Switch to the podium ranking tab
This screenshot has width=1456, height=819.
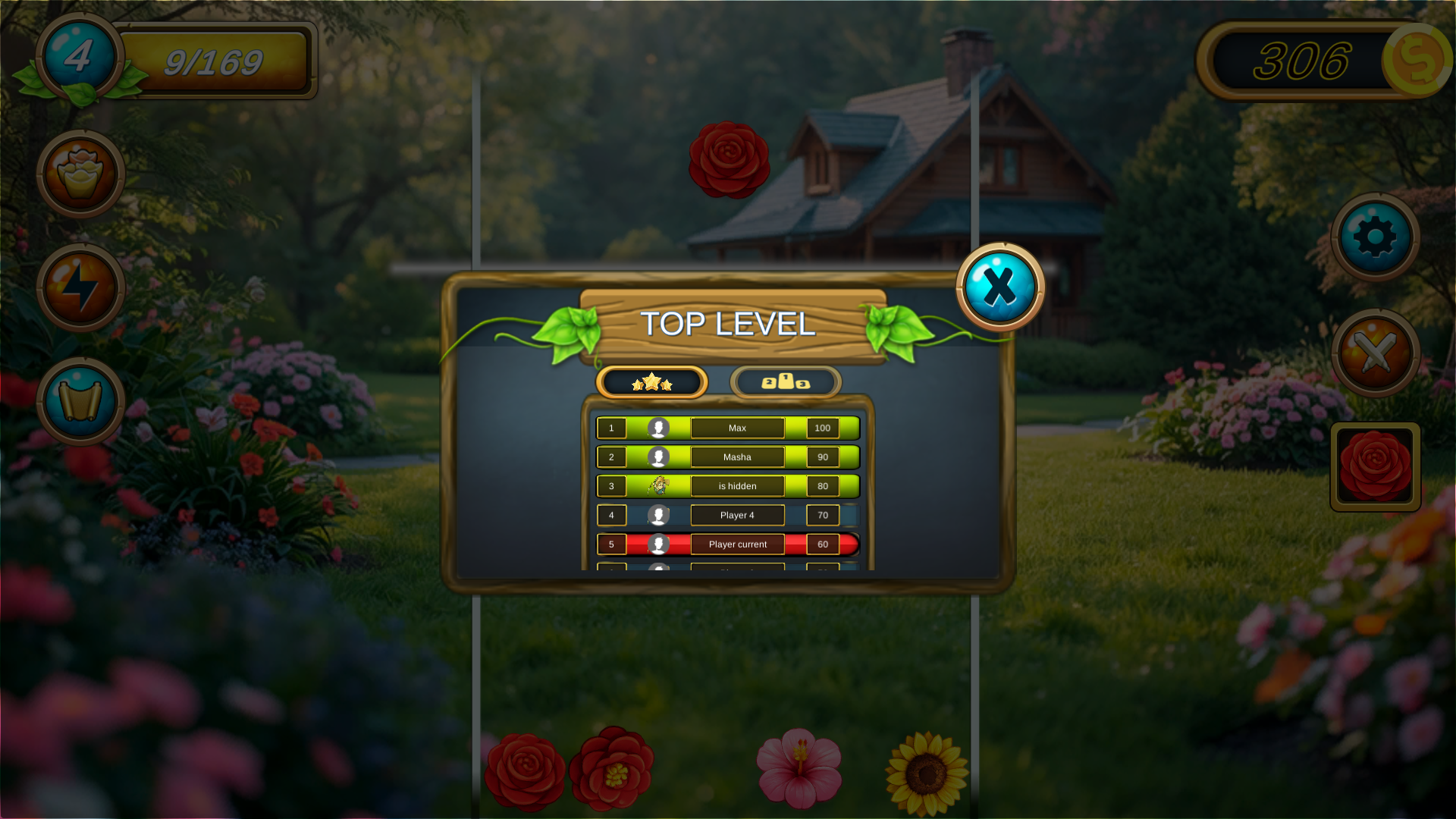click(x=785, y=382)
